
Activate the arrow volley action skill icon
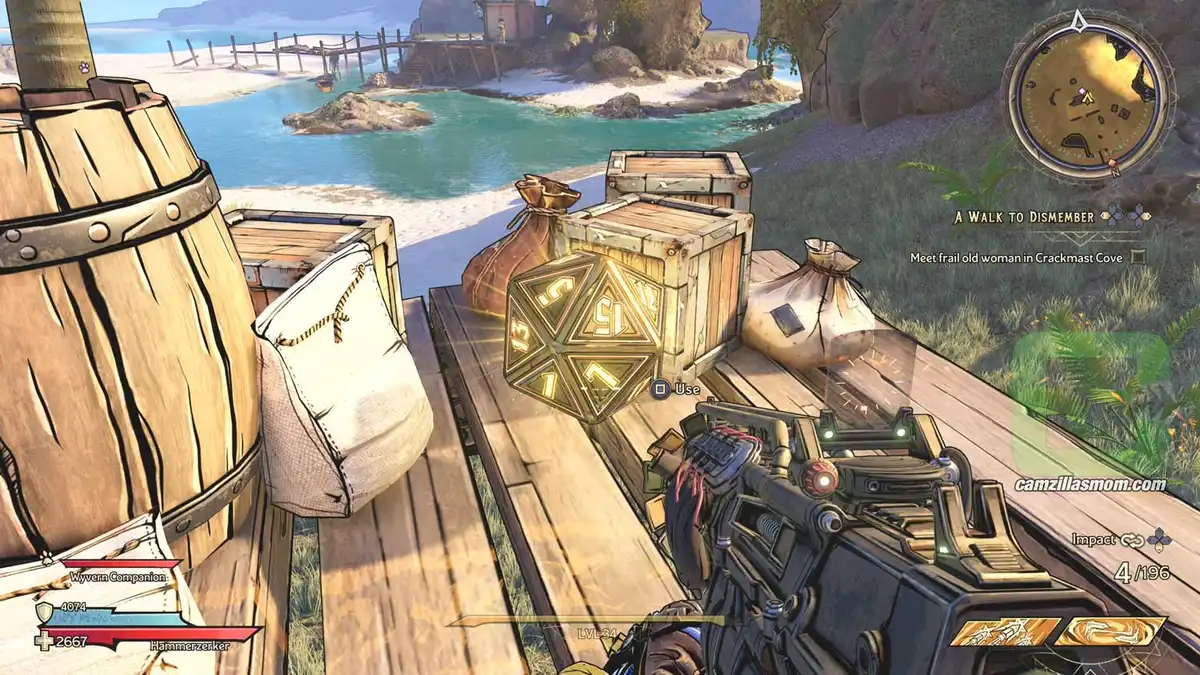tap(1003, 632)
